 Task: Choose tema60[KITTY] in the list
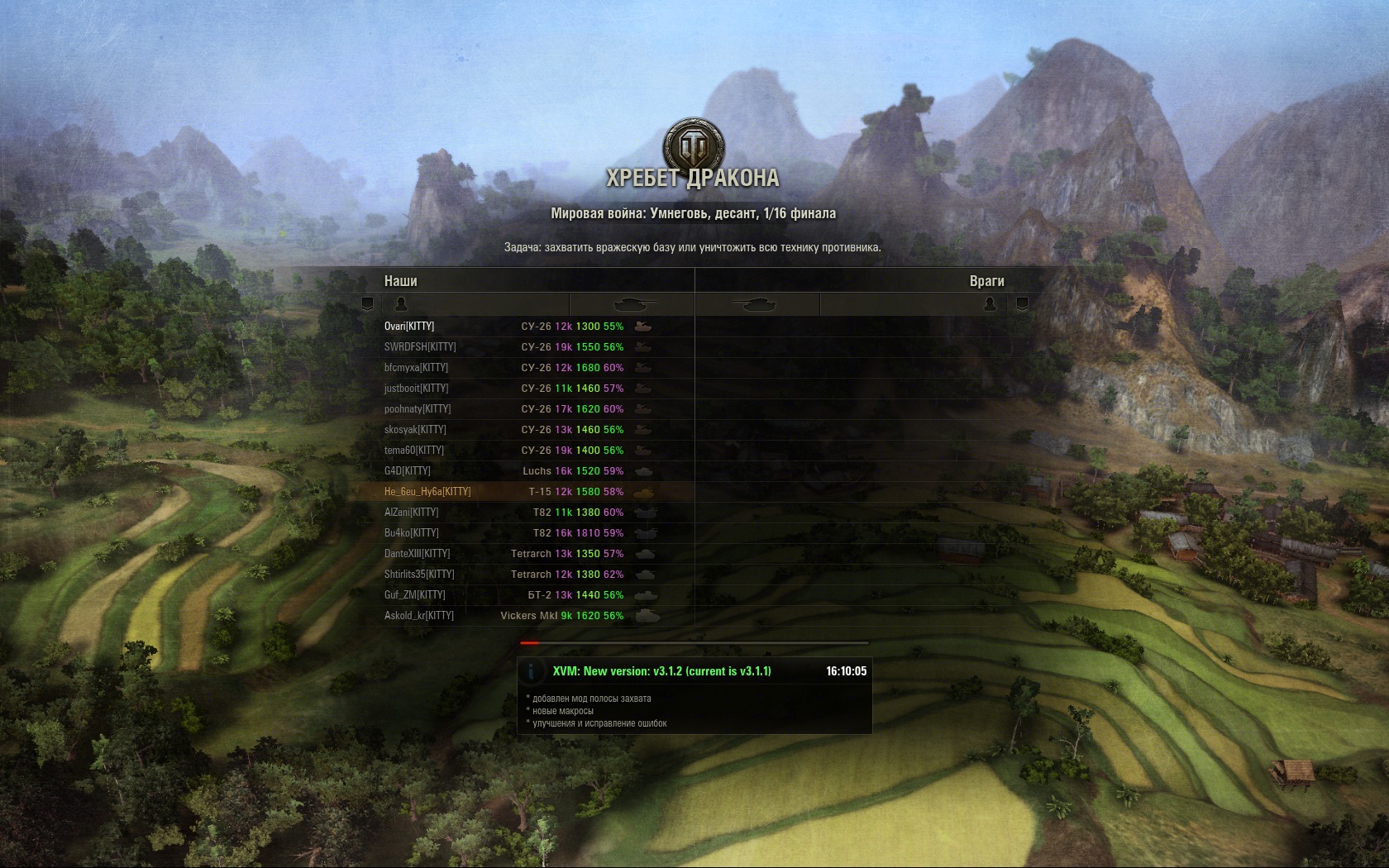[414, 451]
